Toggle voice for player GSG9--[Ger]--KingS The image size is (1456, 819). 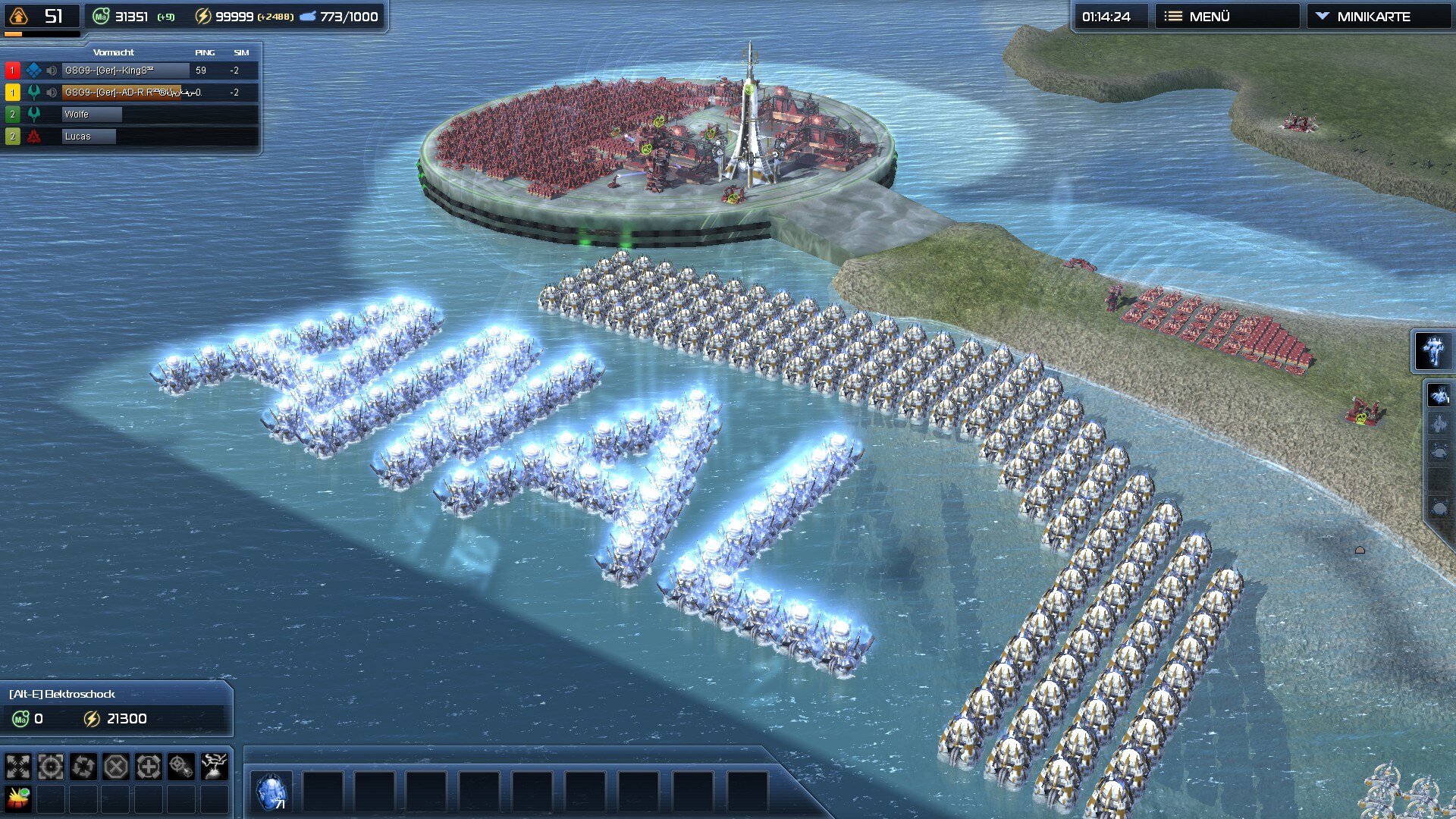pos(52,71)
